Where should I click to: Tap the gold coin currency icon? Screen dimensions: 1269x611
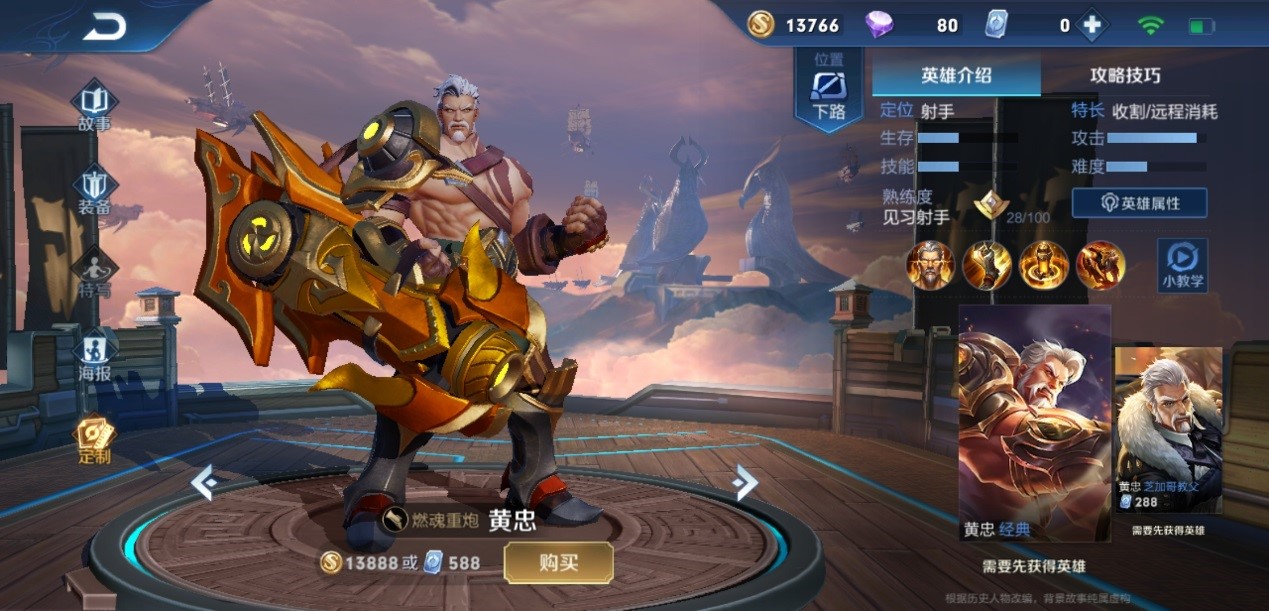pos(761,25)
